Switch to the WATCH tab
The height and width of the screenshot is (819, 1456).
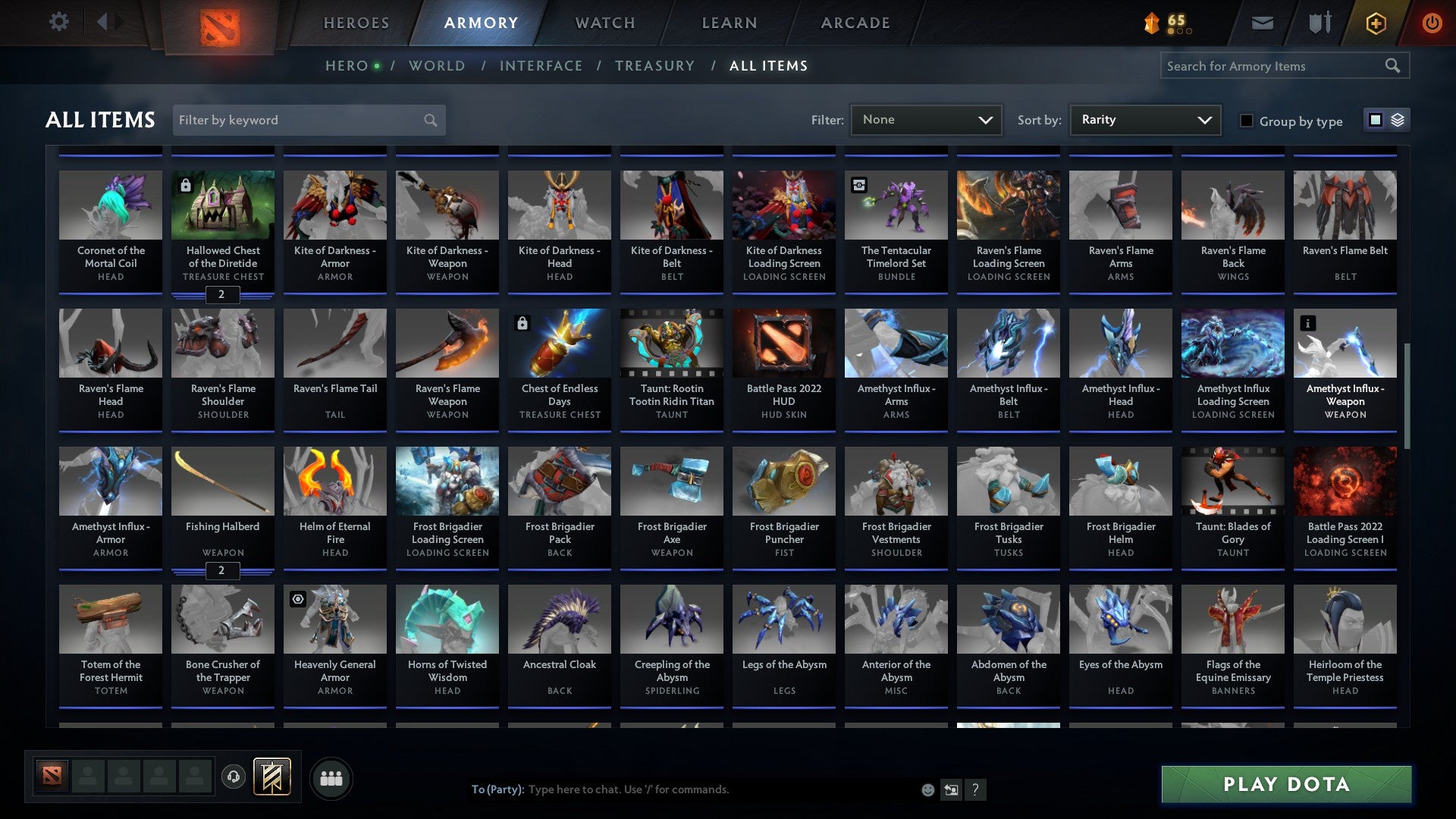(x=604, y=23)
